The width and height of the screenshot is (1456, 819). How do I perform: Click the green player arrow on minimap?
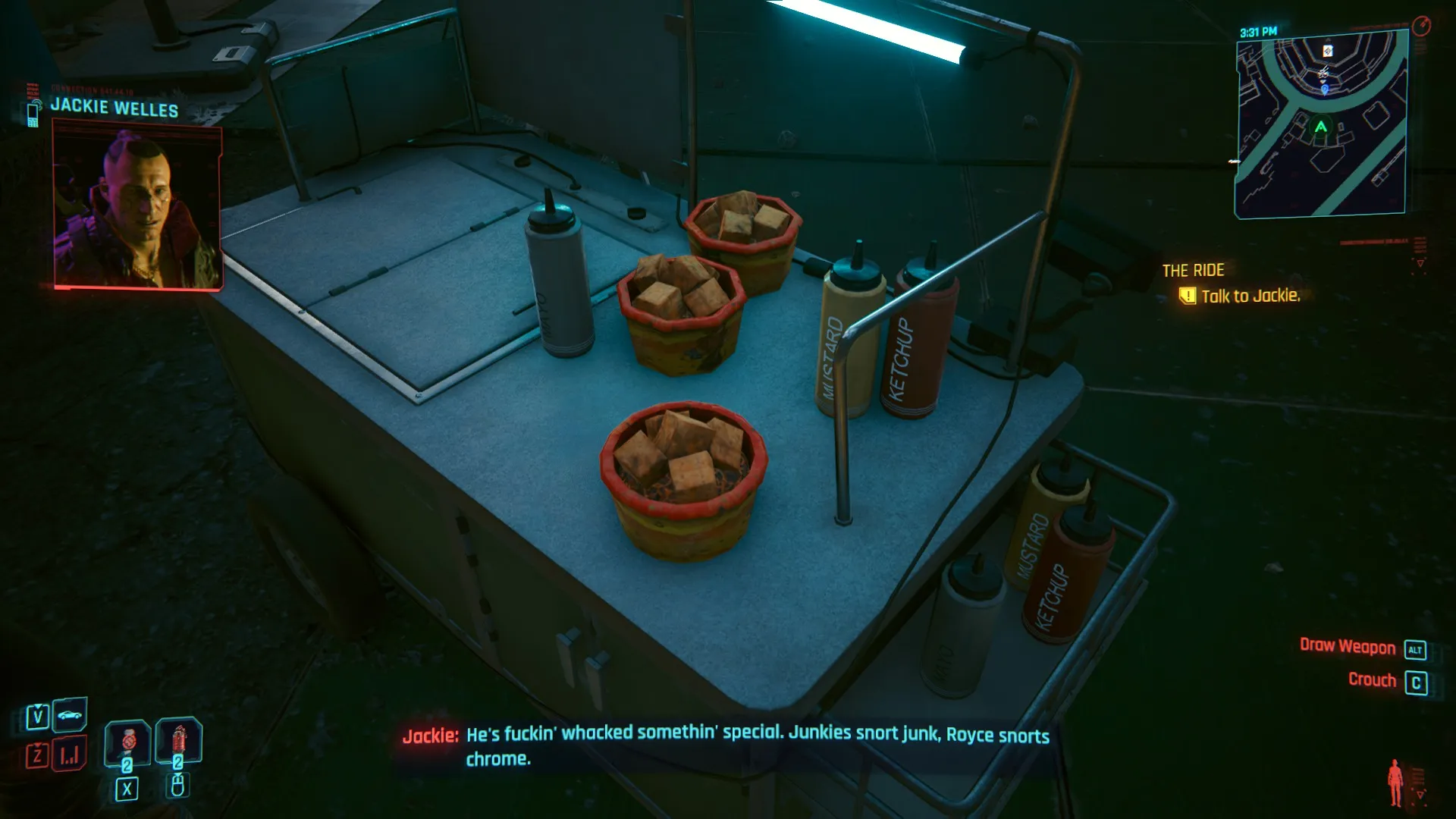pyautogui.click(x=1321, y=127)
